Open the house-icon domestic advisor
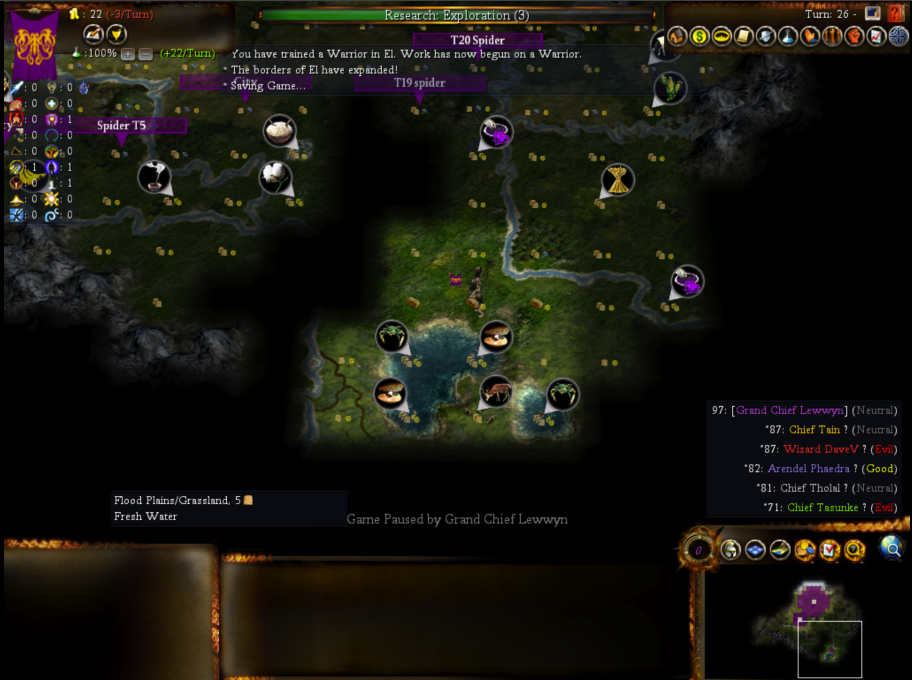The height and width of the screenshot is (680, 912). [678, 36]
